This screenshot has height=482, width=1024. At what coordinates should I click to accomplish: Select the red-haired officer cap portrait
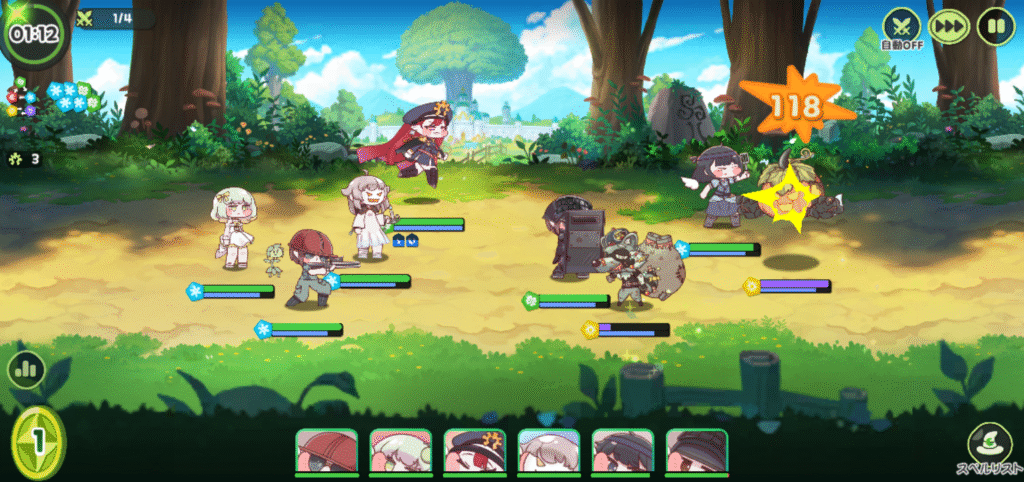tap(474, 453)
